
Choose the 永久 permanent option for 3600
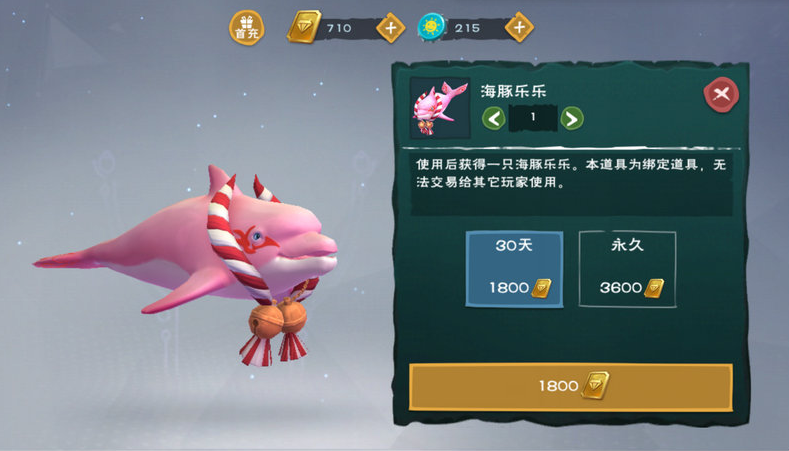coord(627,269)
